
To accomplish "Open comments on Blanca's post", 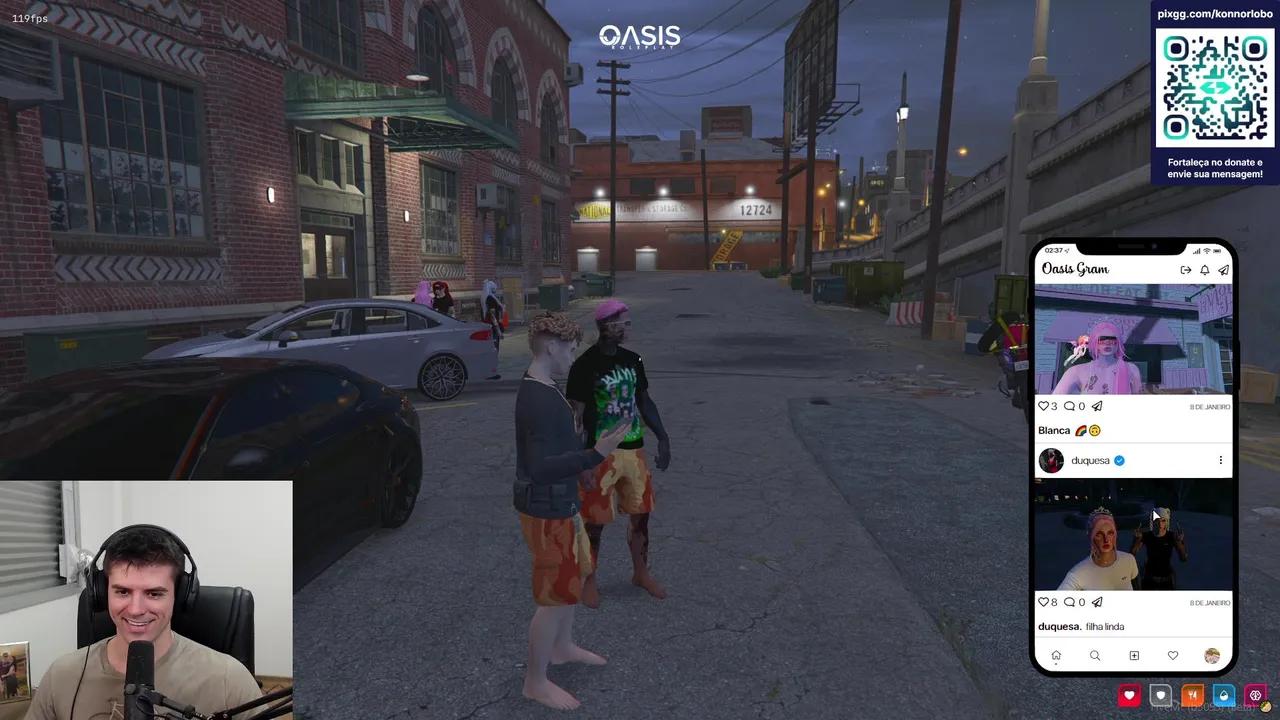I will [1070, 406].
